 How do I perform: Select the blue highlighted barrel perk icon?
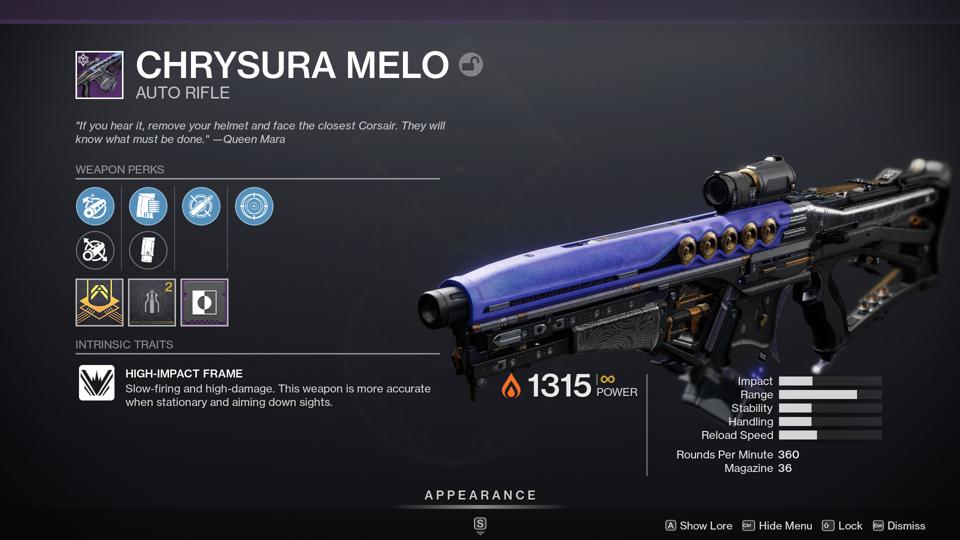click(95, 207)
